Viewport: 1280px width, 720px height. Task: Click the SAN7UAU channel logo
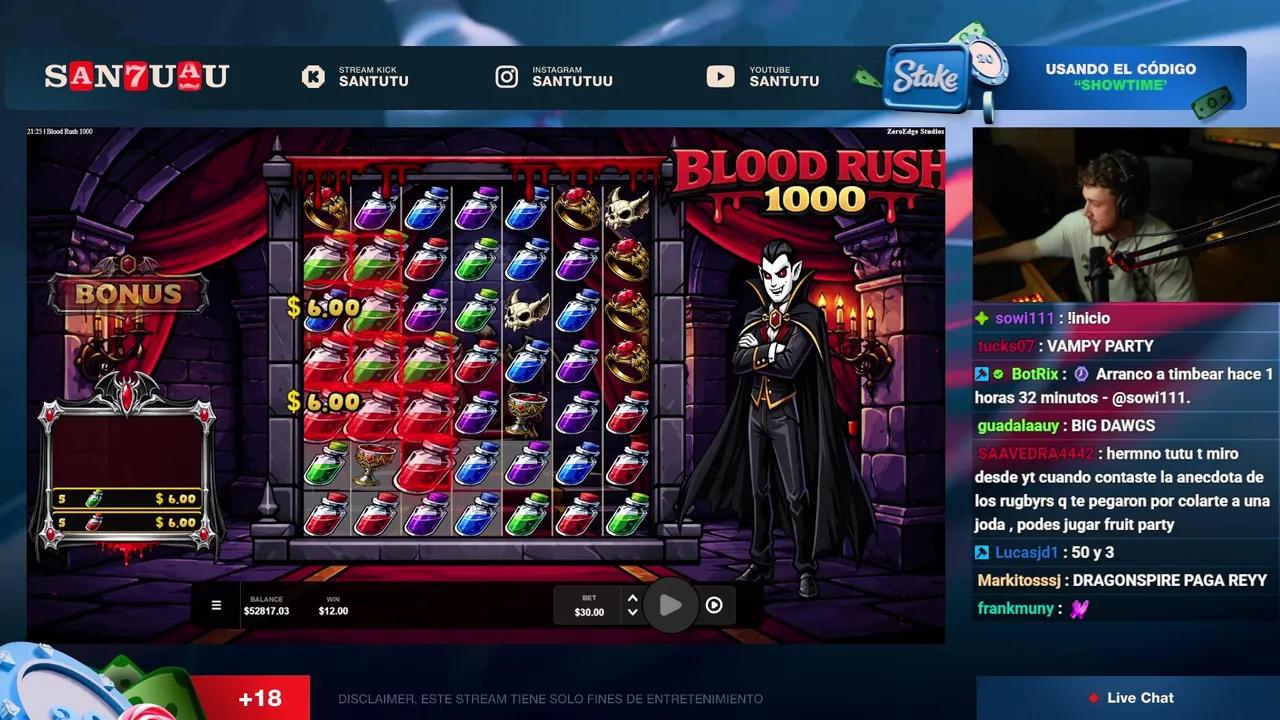coord(136,76)
